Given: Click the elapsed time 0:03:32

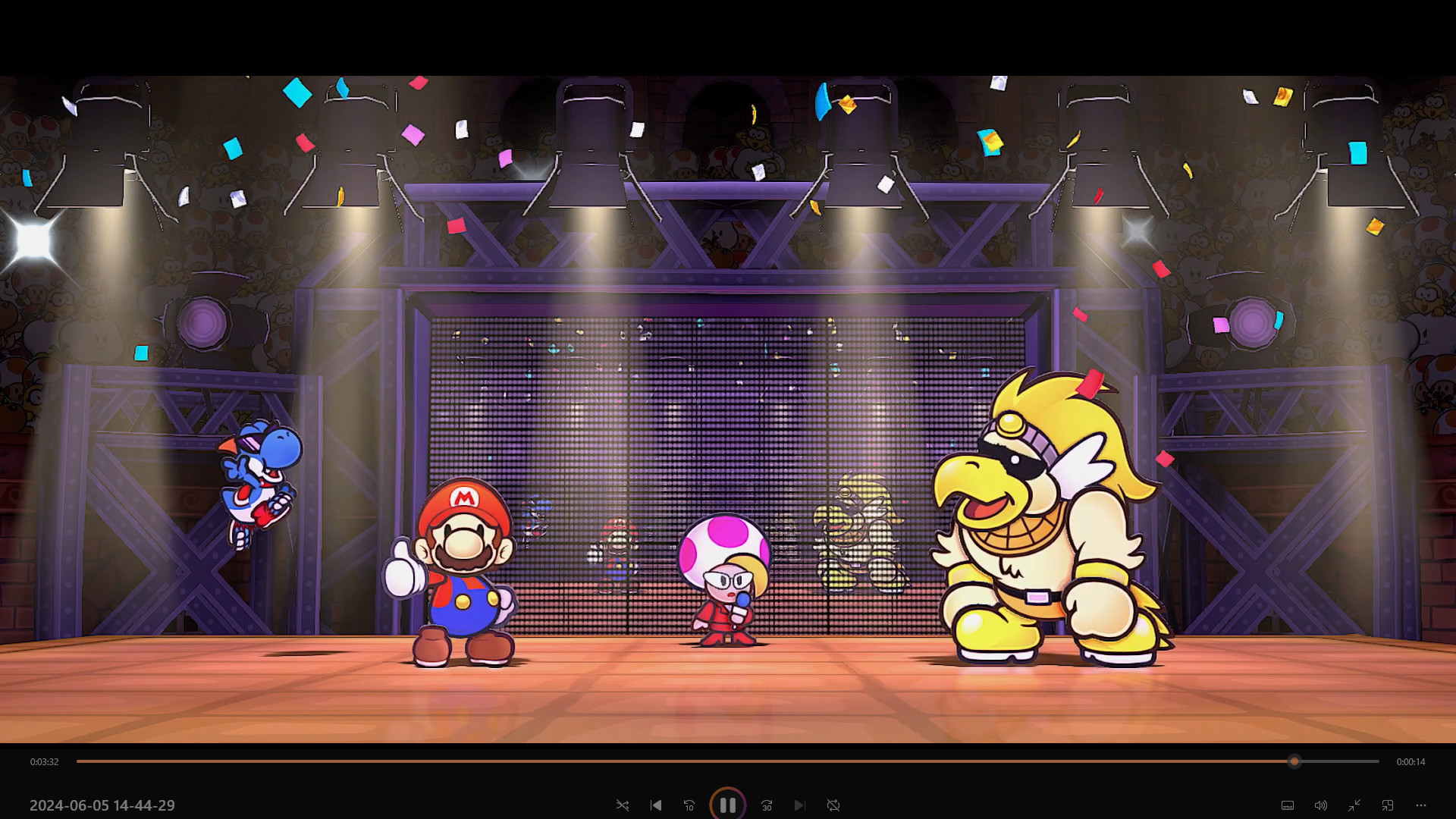Looking at the screenshot, I should [44, 762].
